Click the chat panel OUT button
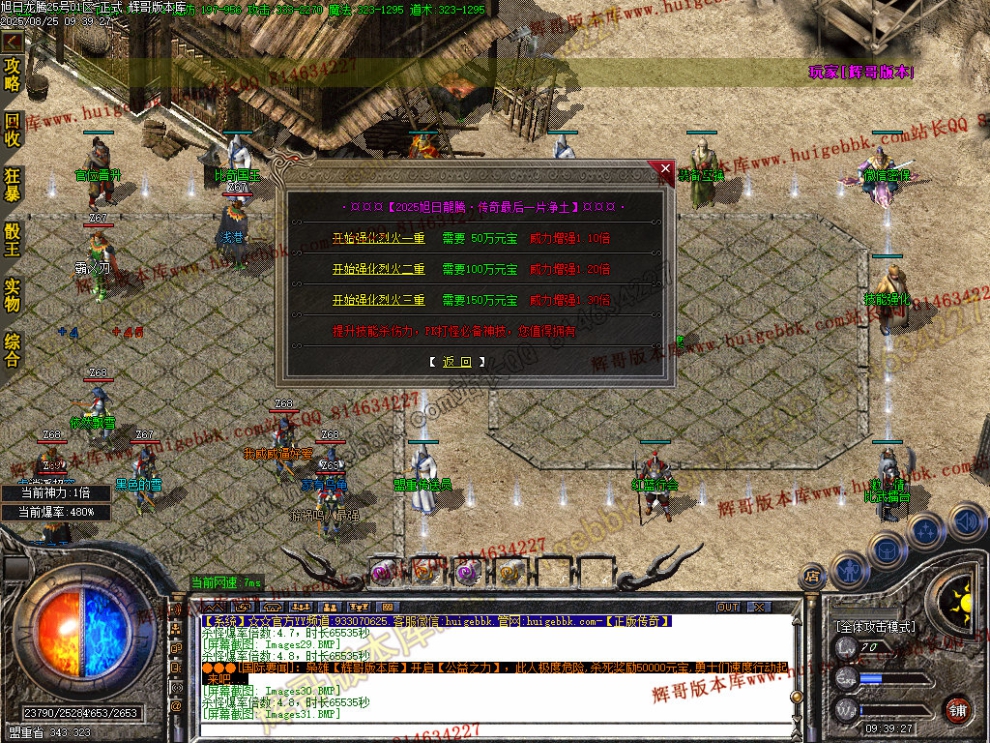990x743 pixels. (728, 607)
